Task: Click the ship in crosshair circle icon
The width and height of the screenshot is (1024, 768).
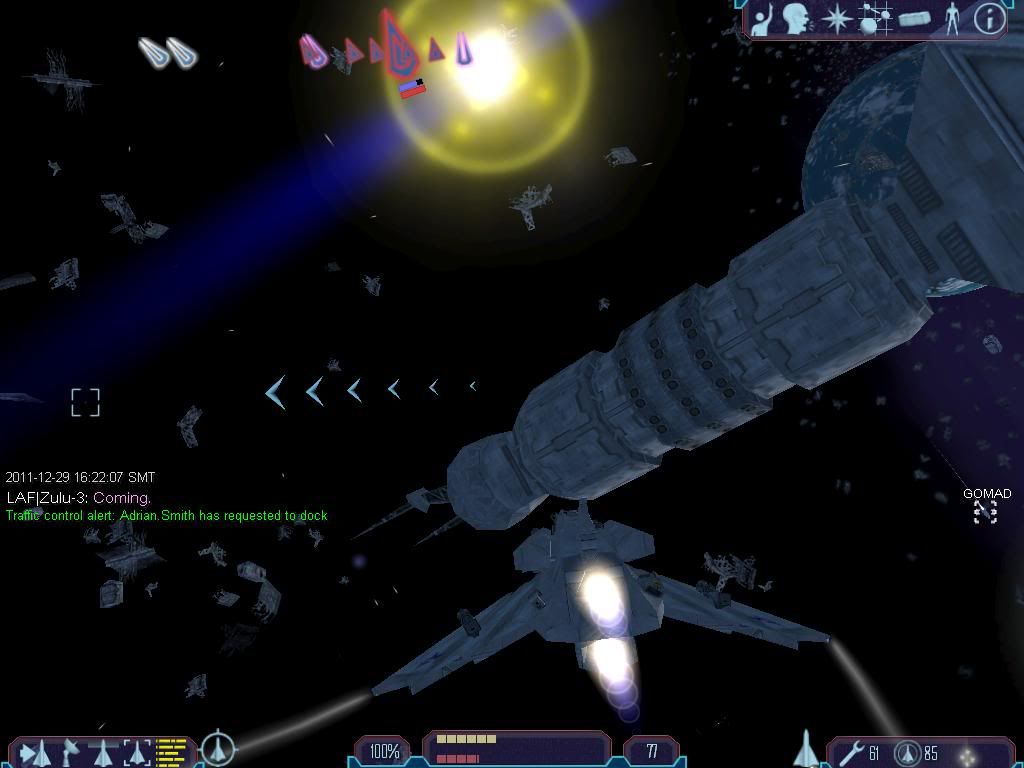Action: 217,748
